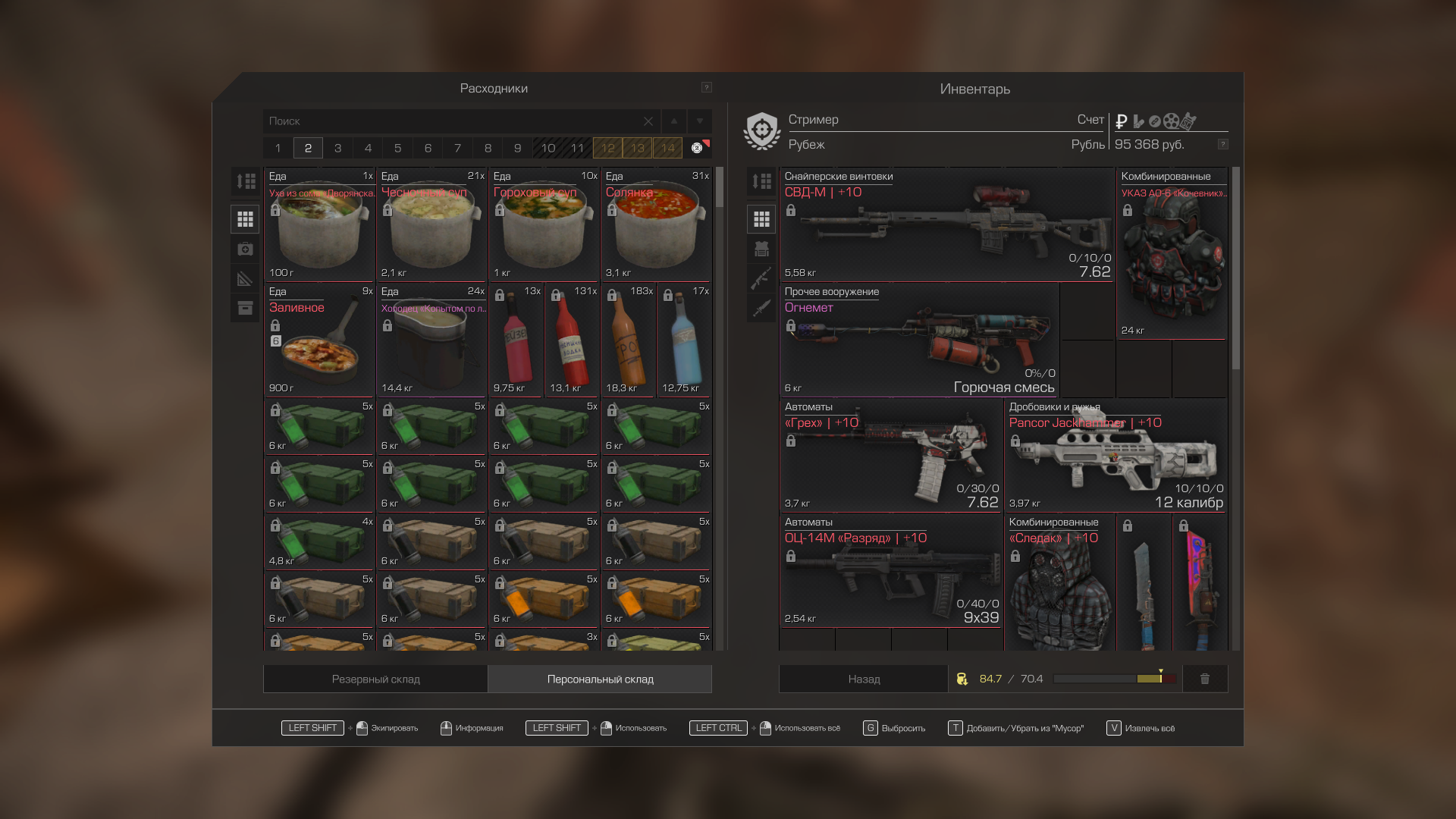Choose the Заливное frying pan dish
Viewport: 1456px width, 819px height.
[319, 340]
